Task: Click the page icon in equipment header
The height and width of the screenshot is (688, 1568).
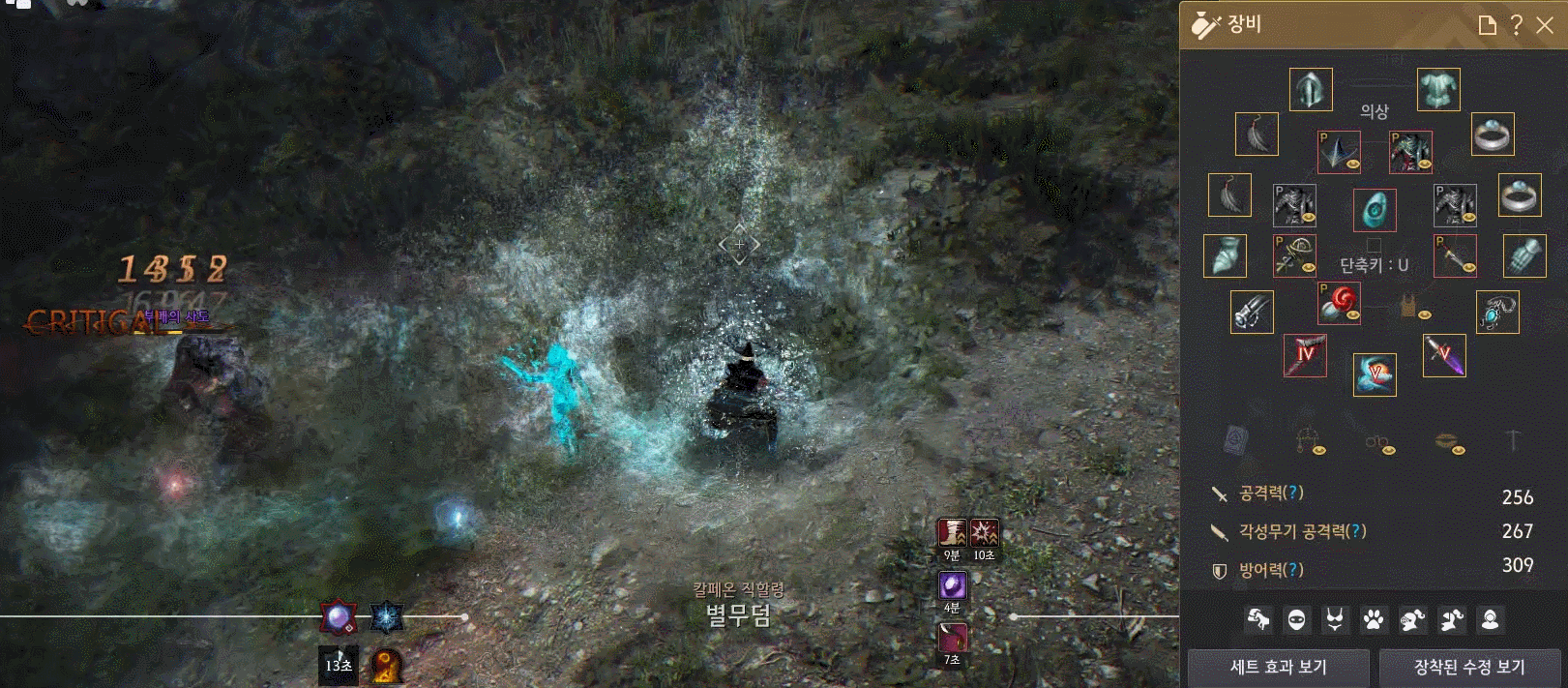Action: click(x=1488, y=25)
